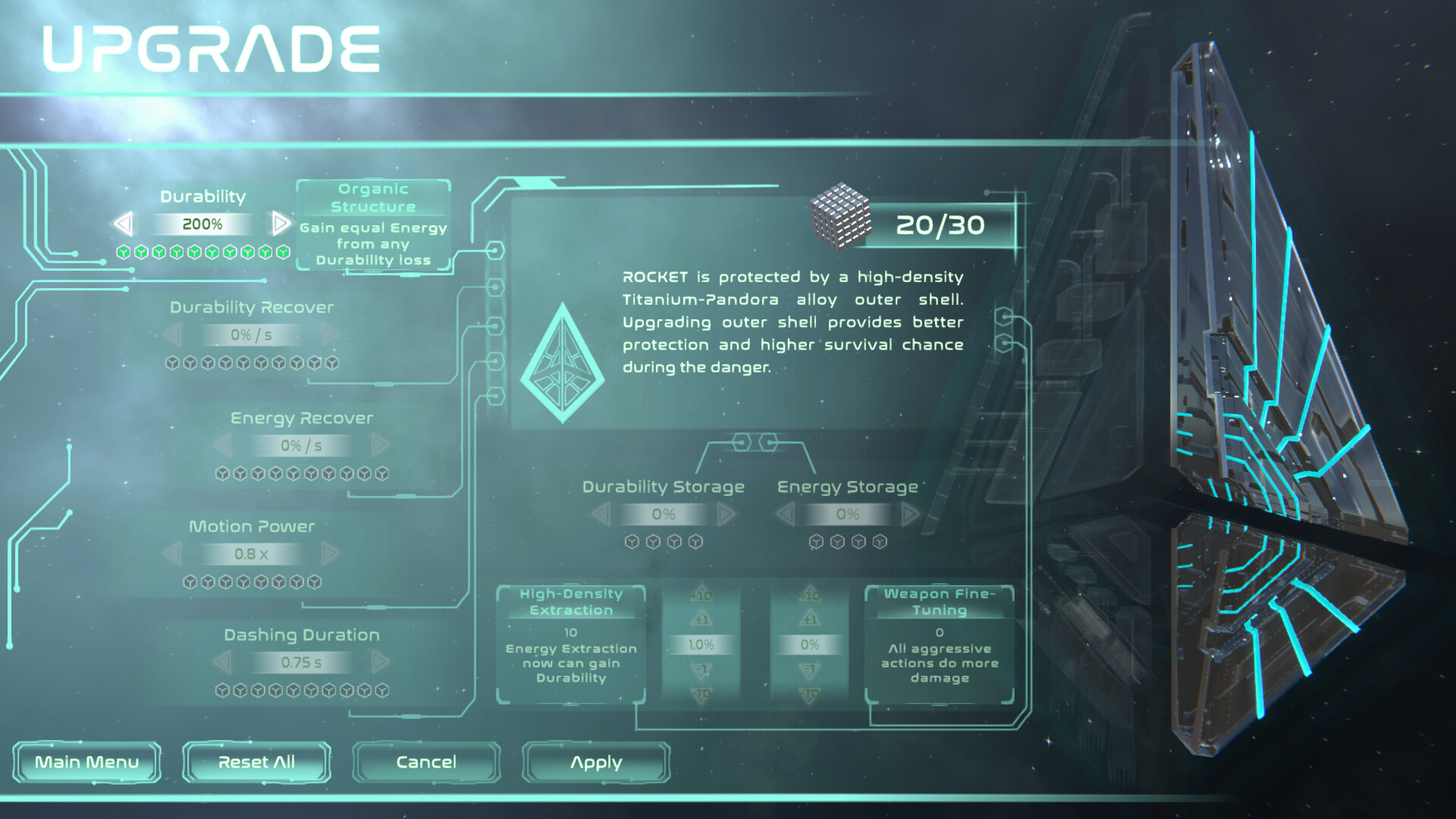The width and height of the screenshot is (1456, 819).
Task: Click the last Durability Storage cube pip
Action: click(695, 541)
